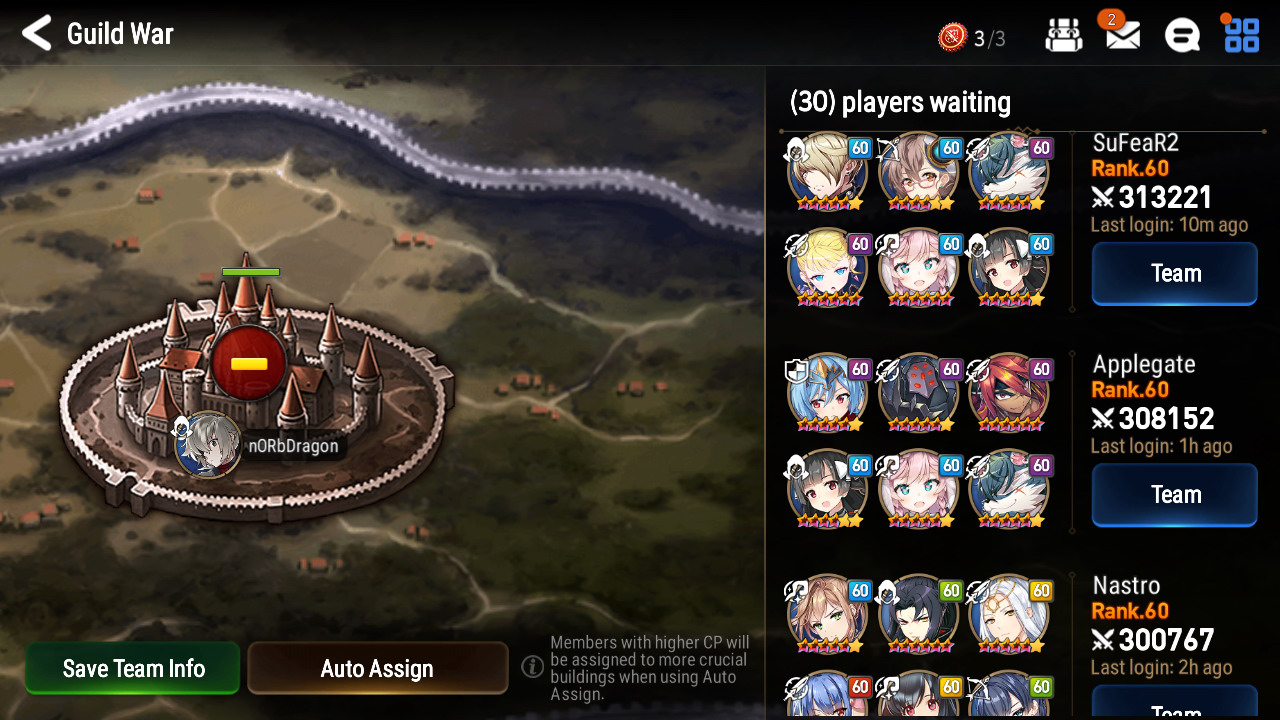Open the guild members icon
1280x720 pixels.
(1063, 36)
